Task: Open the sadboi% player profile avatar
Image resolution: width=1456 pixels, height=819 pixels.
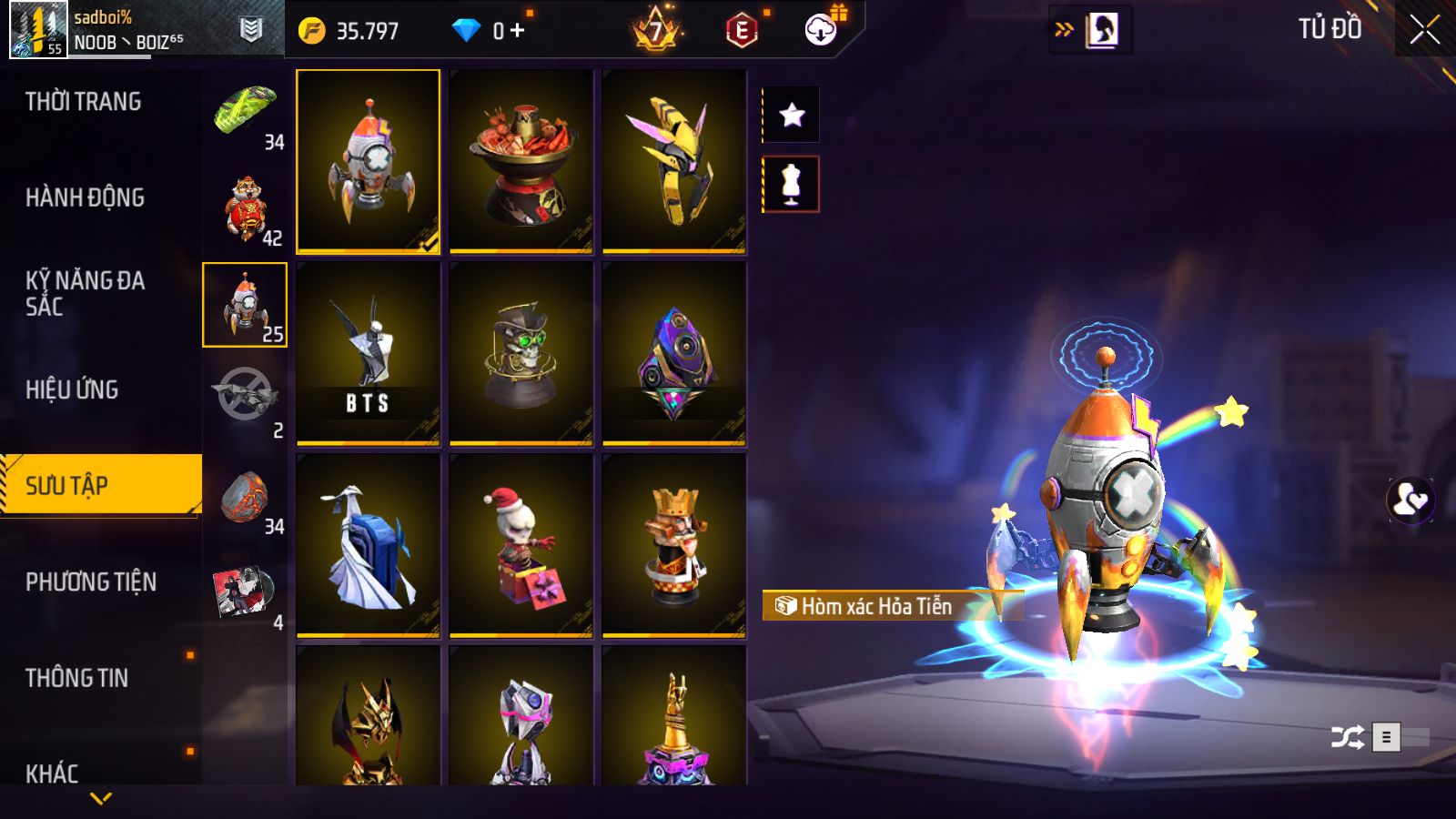Action: pos(38,30)
